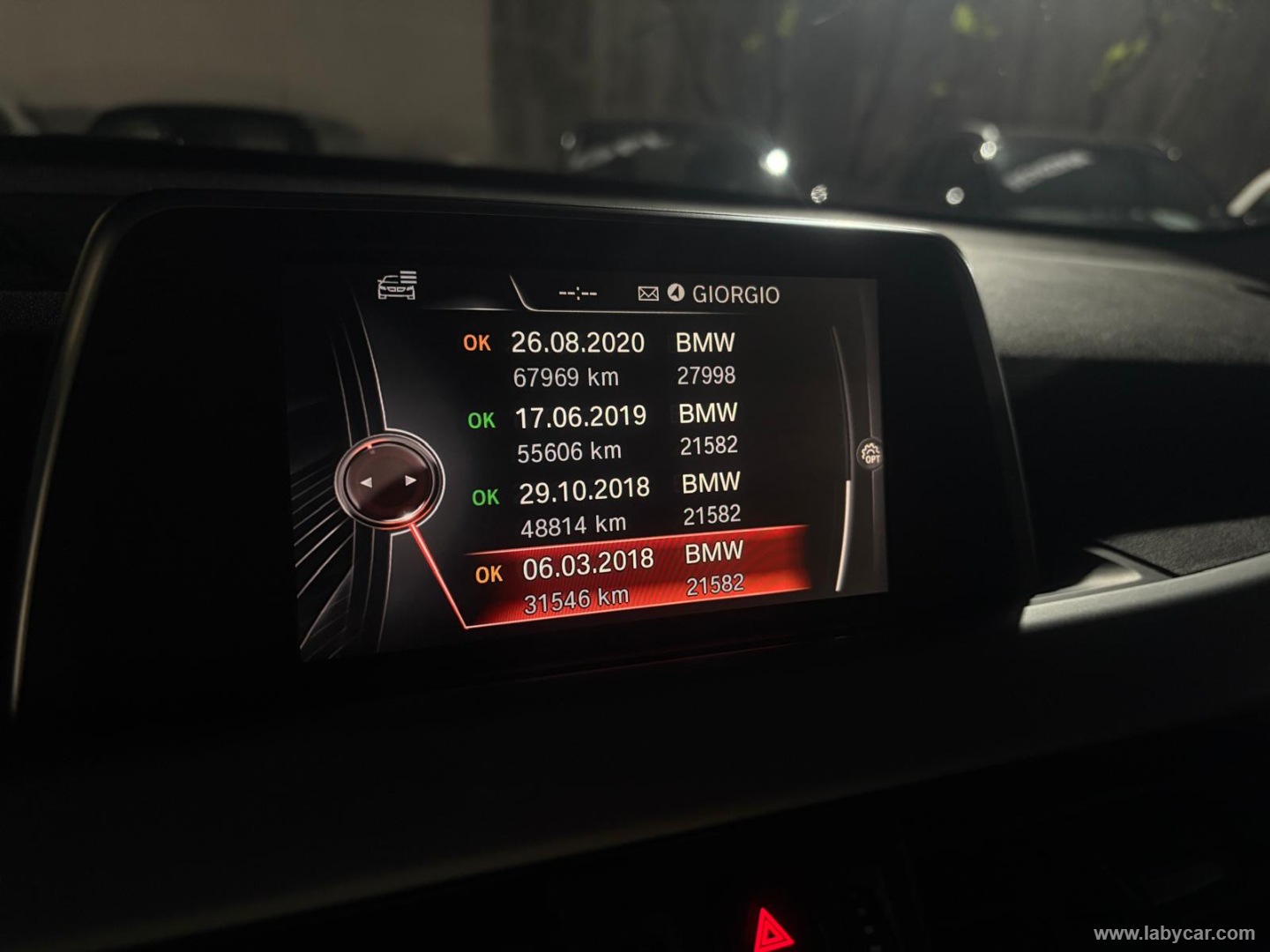Open the OPT options gear icon
This screenshot has height=952, width=1270.
[x=870, y=454]
